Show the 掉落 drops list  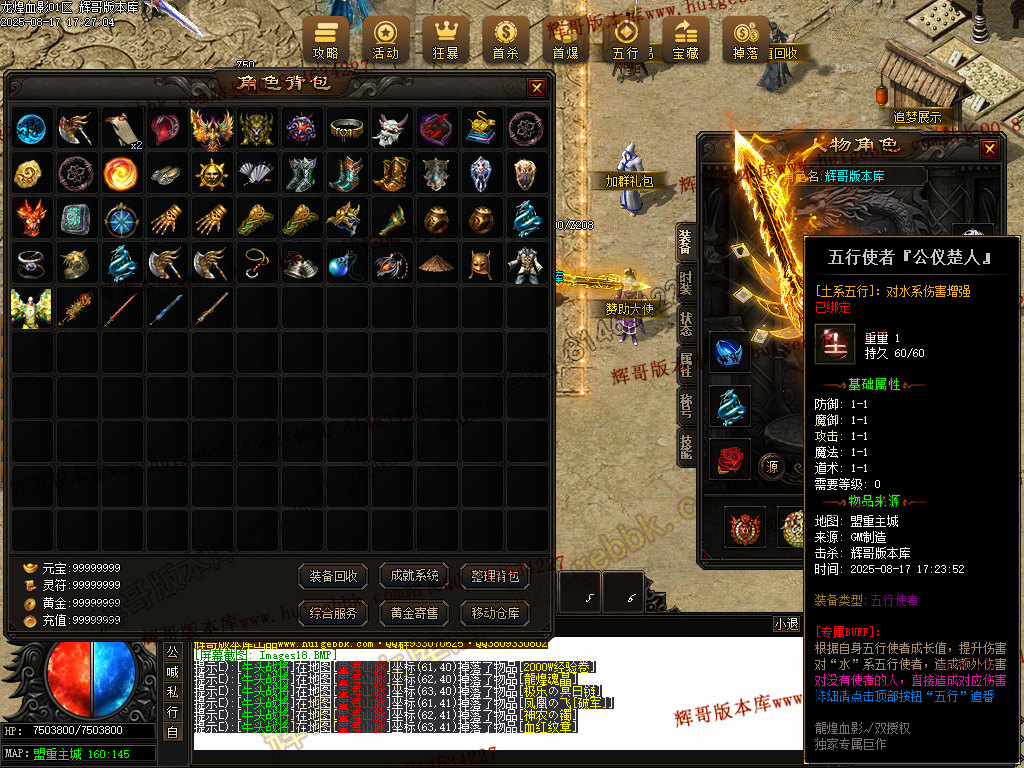(745, 40)
